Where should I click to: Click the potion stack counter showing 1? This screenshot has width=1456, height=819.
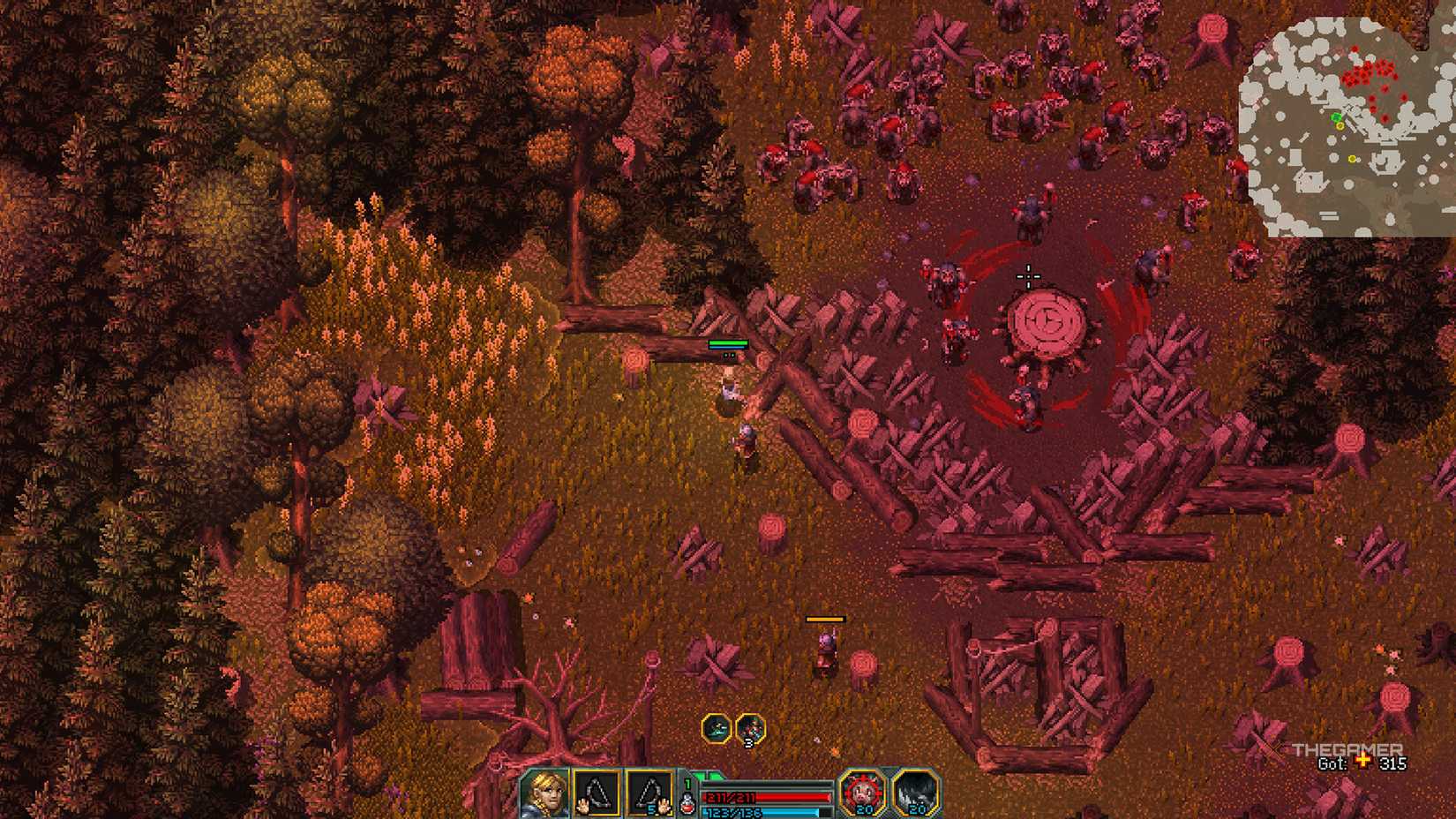pyautogui.click(x=687, y=783)
